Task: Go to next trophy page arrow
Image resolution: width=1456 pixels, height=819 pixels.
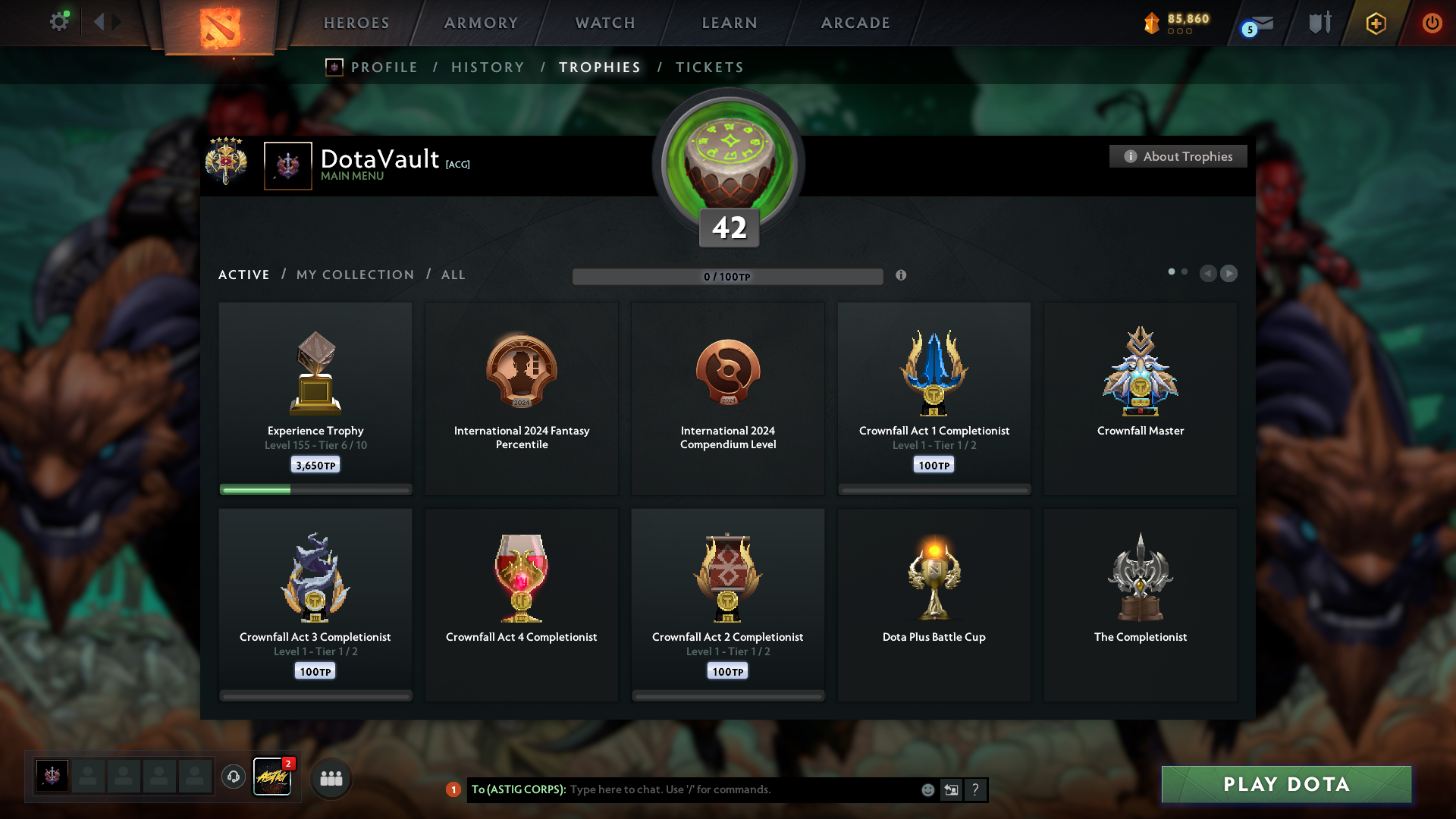Action: (1229, 273)
